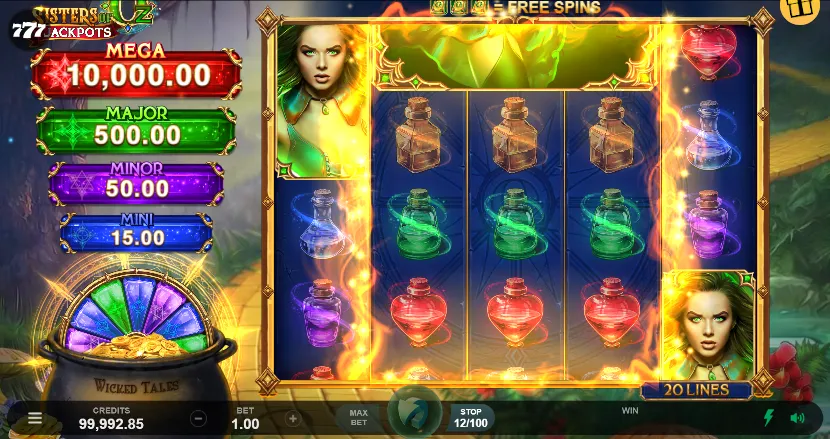This screenshot has width=830, height=439.
Task: Mute the game sound
Action: click(798, 418)
